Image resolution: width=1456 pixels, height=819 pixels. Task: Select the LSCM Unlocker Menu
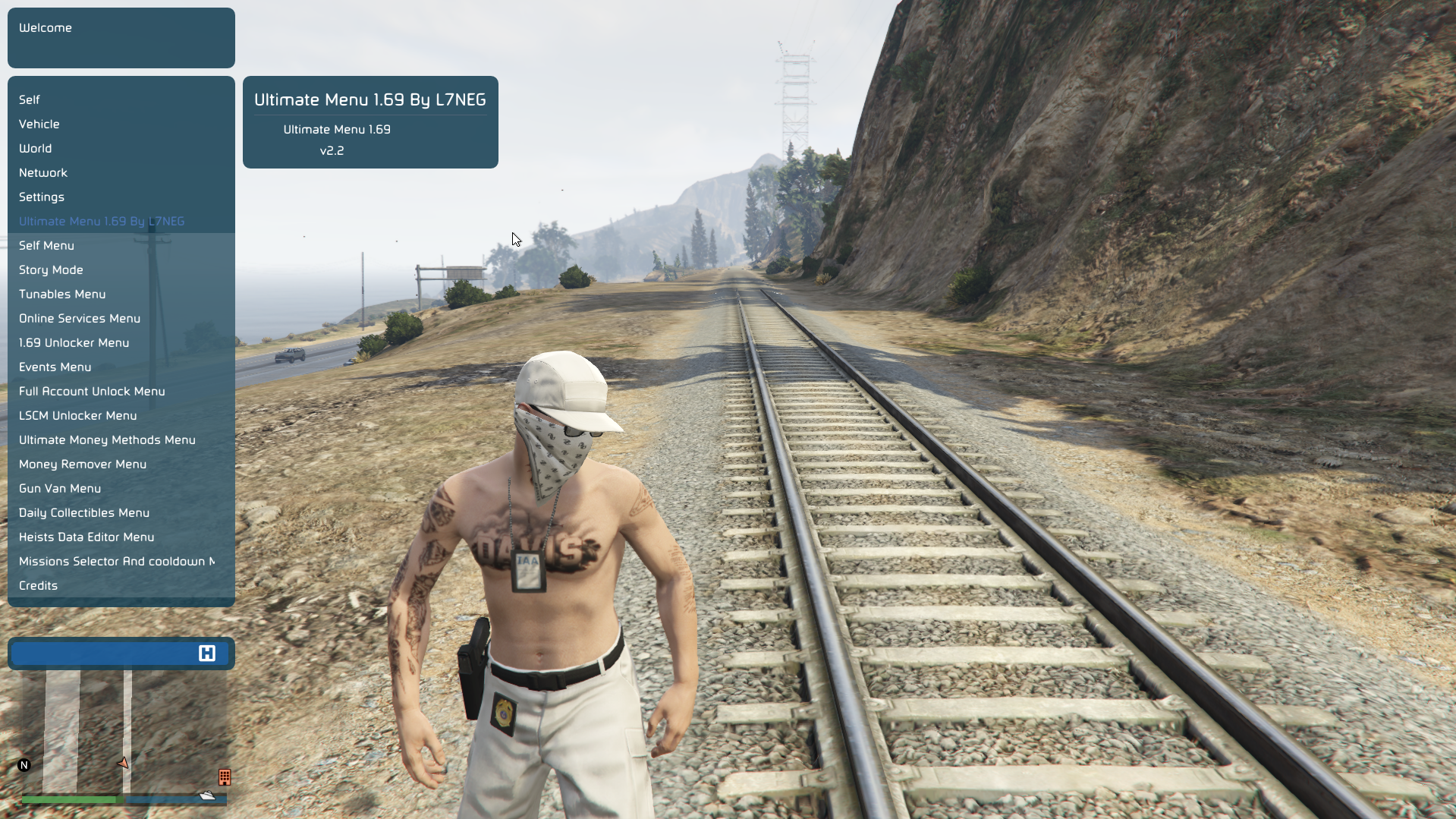point(78,415)
